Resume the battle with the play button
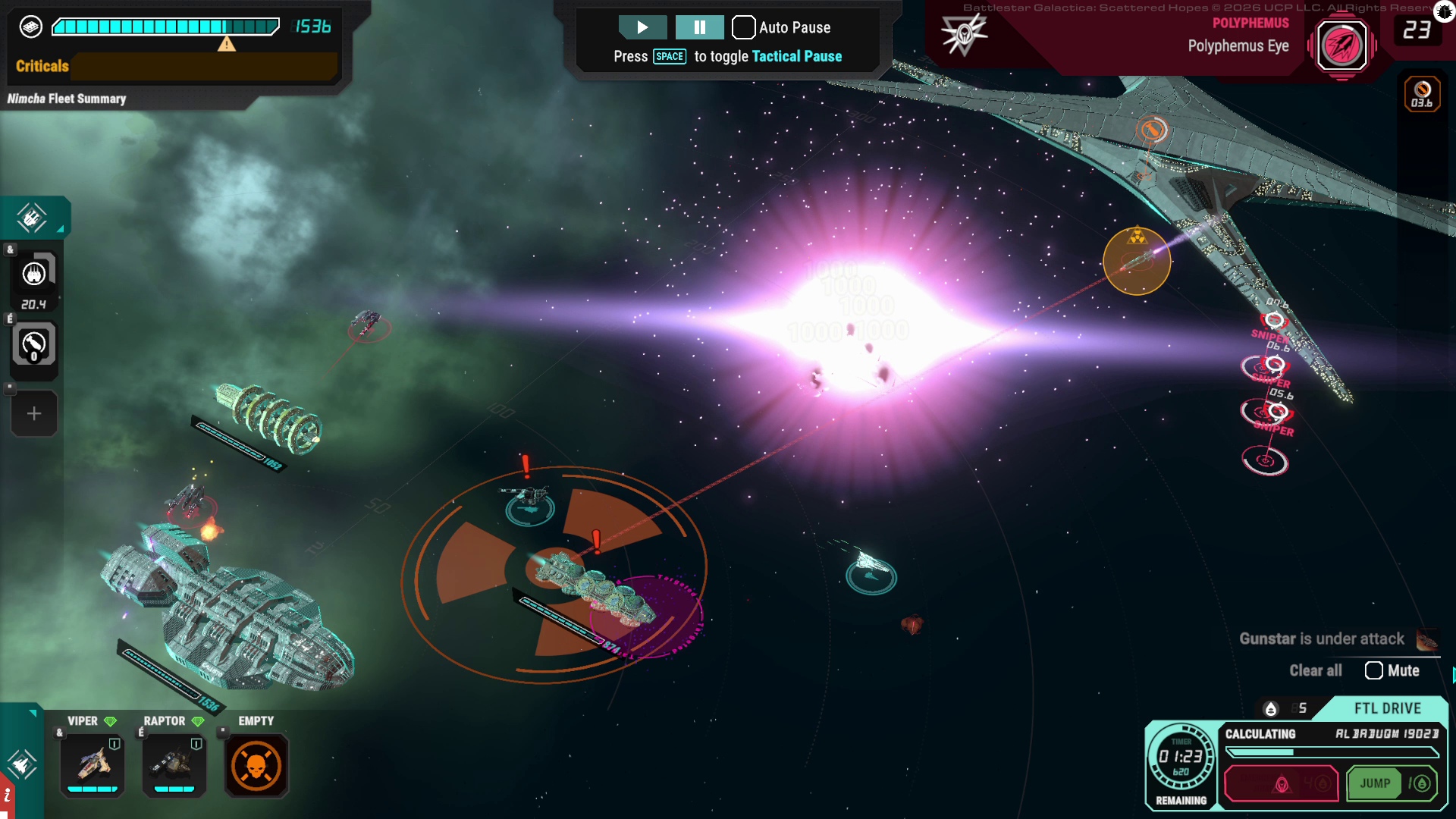 coord(642,28)
